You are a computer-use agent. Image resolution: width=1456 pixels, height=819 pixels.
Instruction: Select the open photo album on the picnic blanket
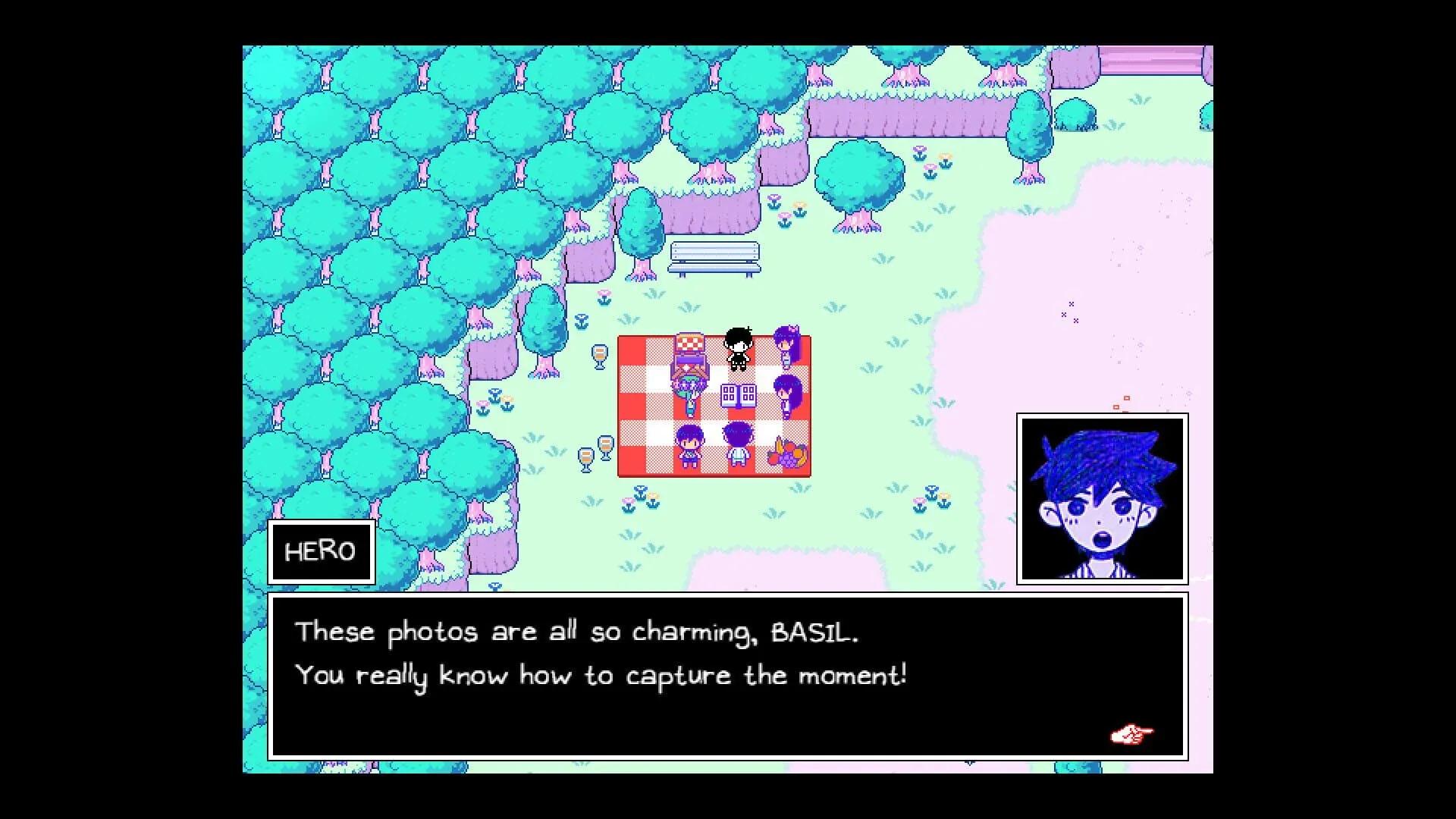(738, 395)
